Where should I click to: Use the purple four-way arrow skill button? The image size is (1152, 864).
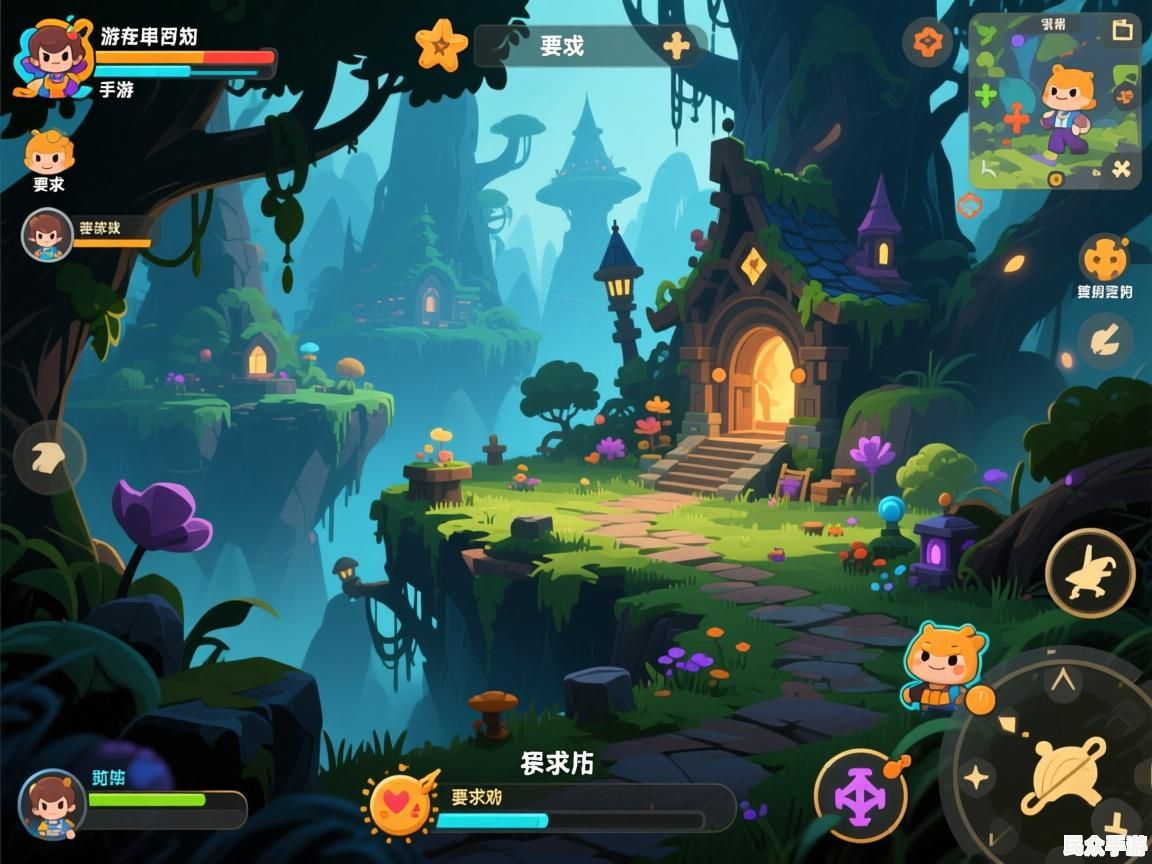pos(860,797)
